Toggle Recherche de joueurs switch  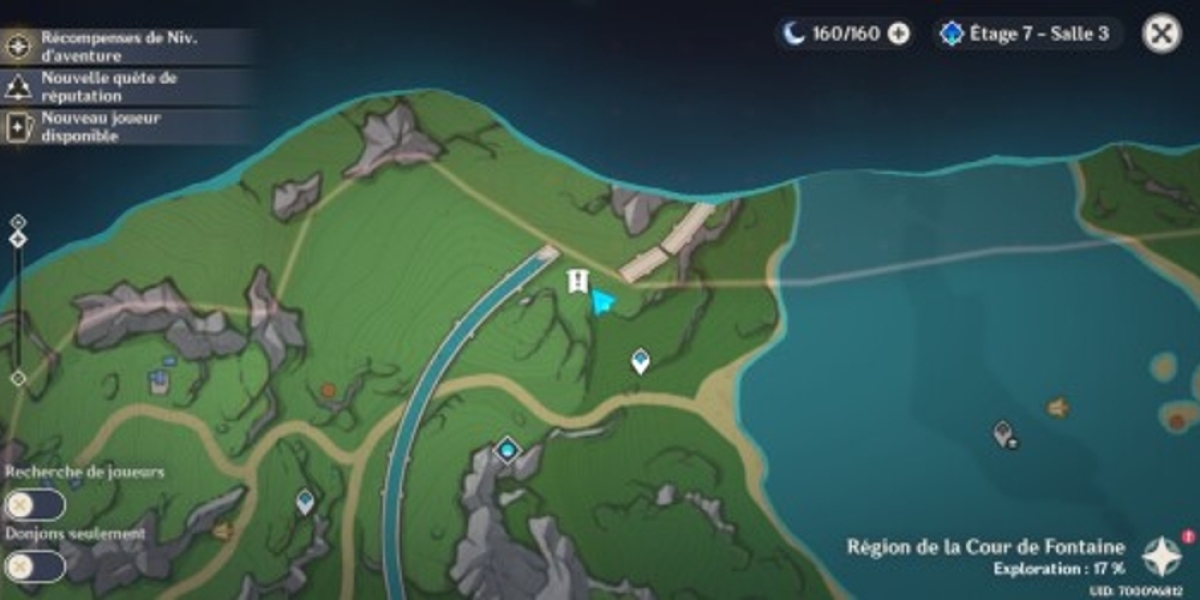click(35, 506)
